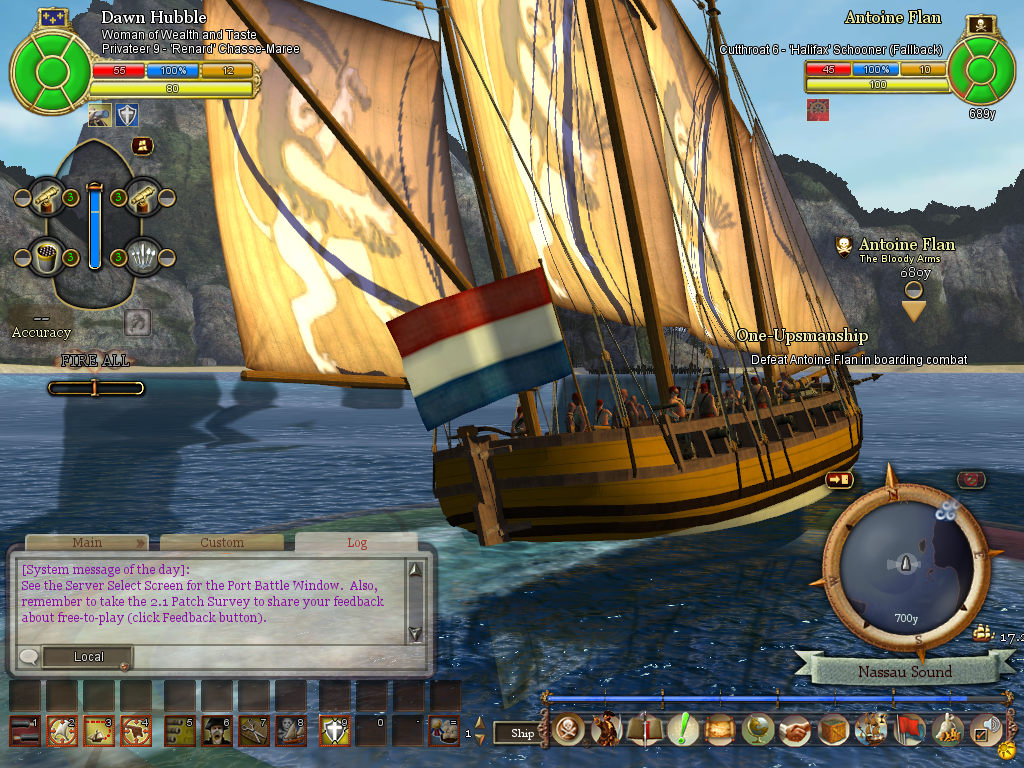Open the world globe map icon
The image size is (1024, 768).
(758, 730)
